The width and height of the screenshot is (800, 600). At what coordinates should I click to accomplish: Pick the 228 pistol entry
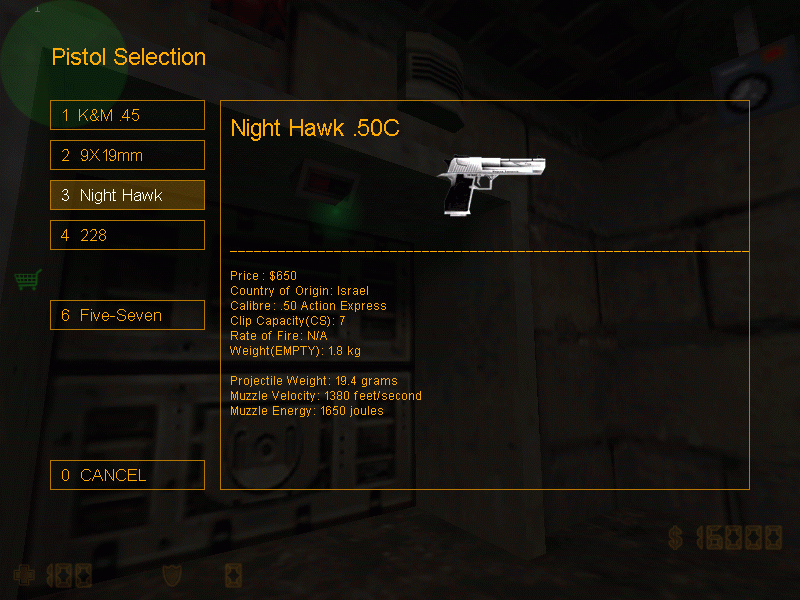coord(127,235)
